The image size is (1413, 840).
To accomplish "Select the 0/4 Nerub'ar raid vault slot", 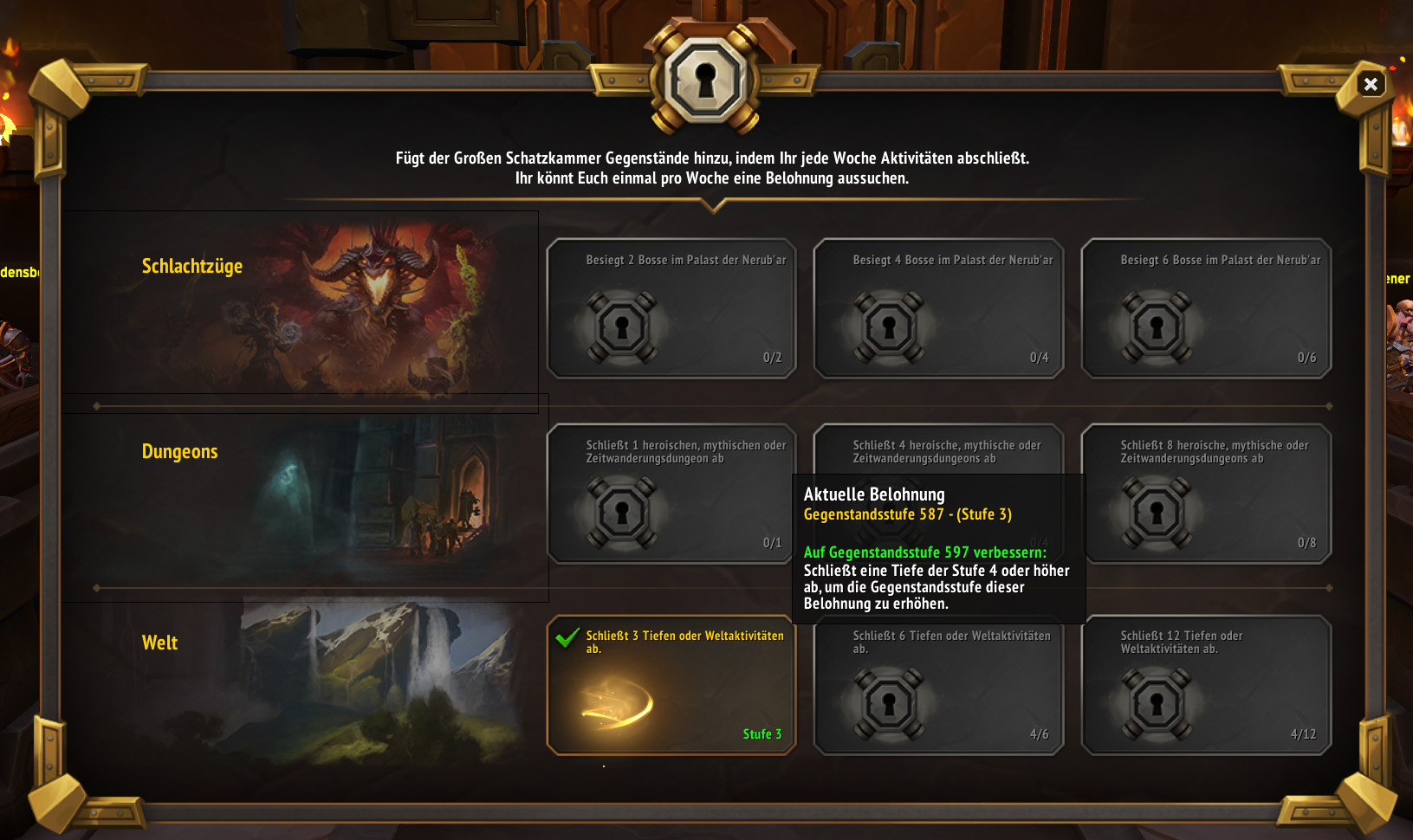I will tap(939, 308).
